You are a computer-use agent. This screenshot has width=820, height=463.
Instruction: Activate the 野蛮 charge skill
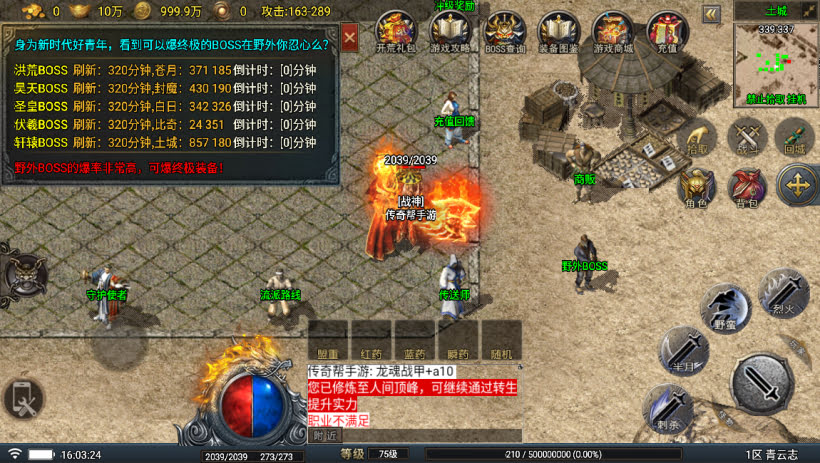[x=725, y=308]
